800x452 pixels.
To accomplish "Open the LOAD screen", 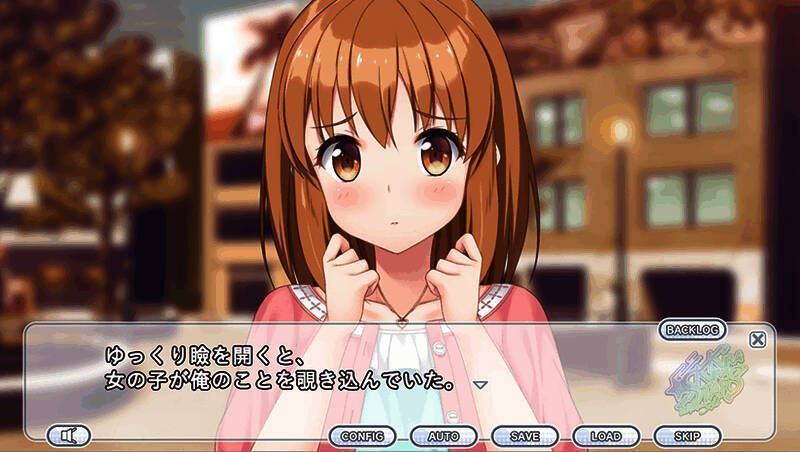I will (x=605, y=436).
